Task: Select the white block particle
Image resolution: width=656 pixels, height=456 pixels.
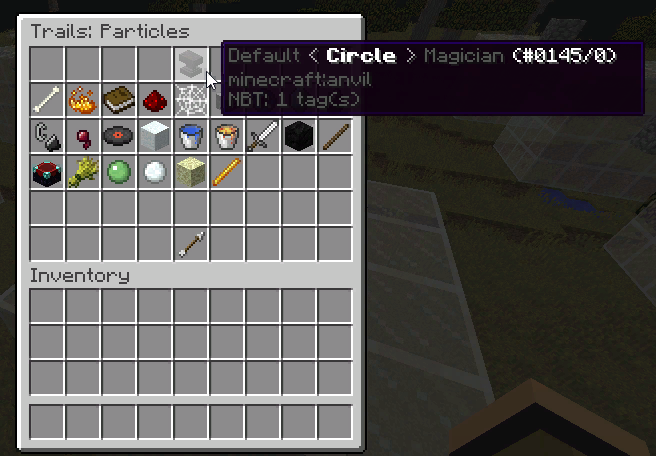Action: point(154,136)
